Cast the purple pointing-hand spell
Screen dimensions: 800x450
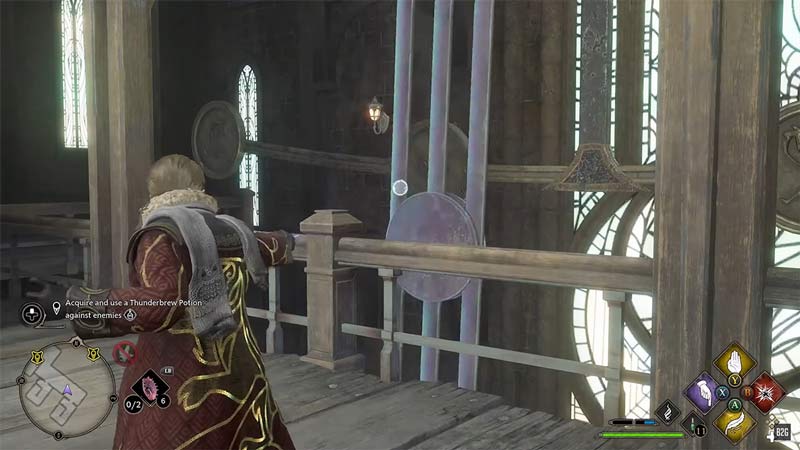click(x=704, y=392)
